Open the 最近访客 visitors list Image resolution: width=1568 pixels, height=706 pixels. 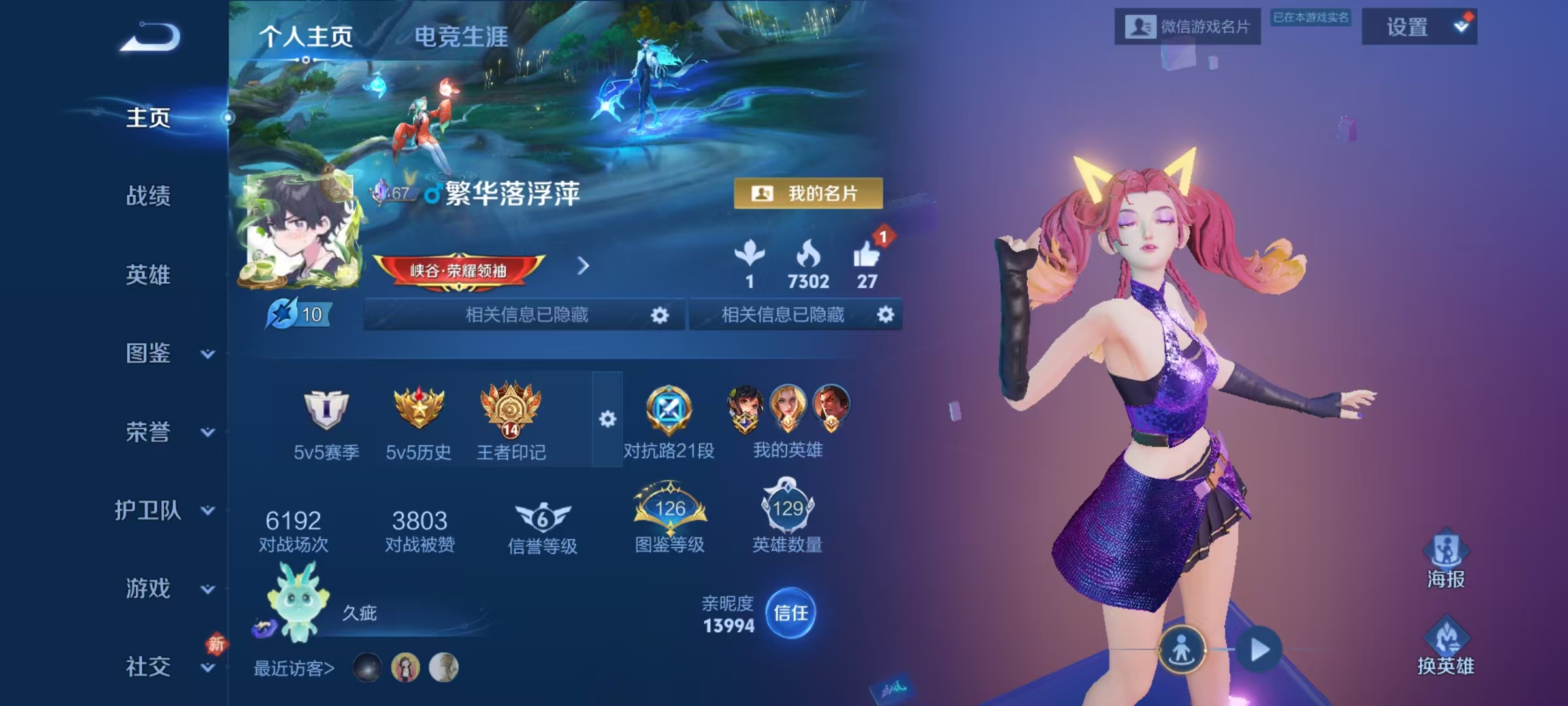click(x=294, y=668)
